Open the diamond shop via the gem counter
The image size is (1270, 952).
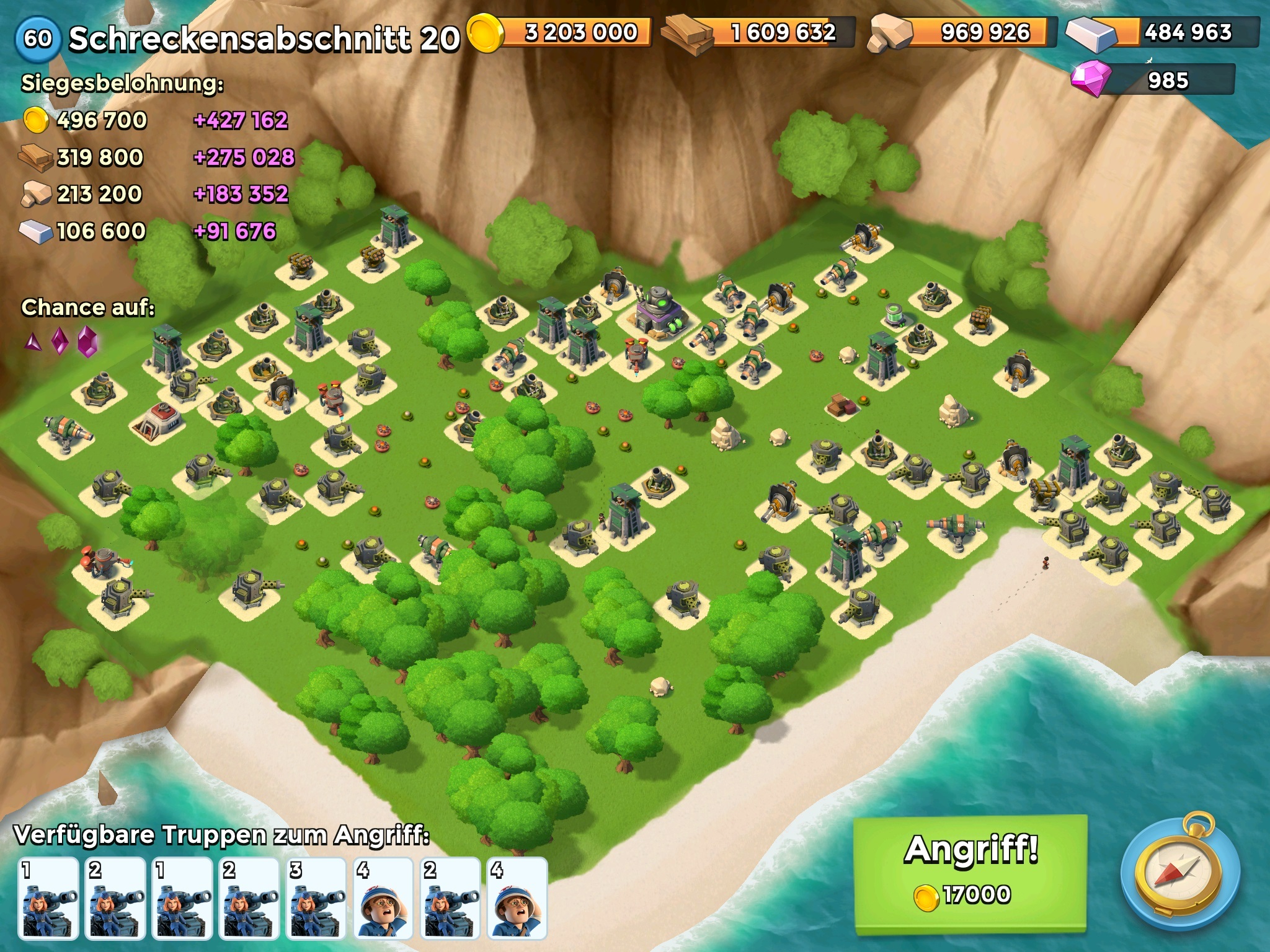[1153, 80]
